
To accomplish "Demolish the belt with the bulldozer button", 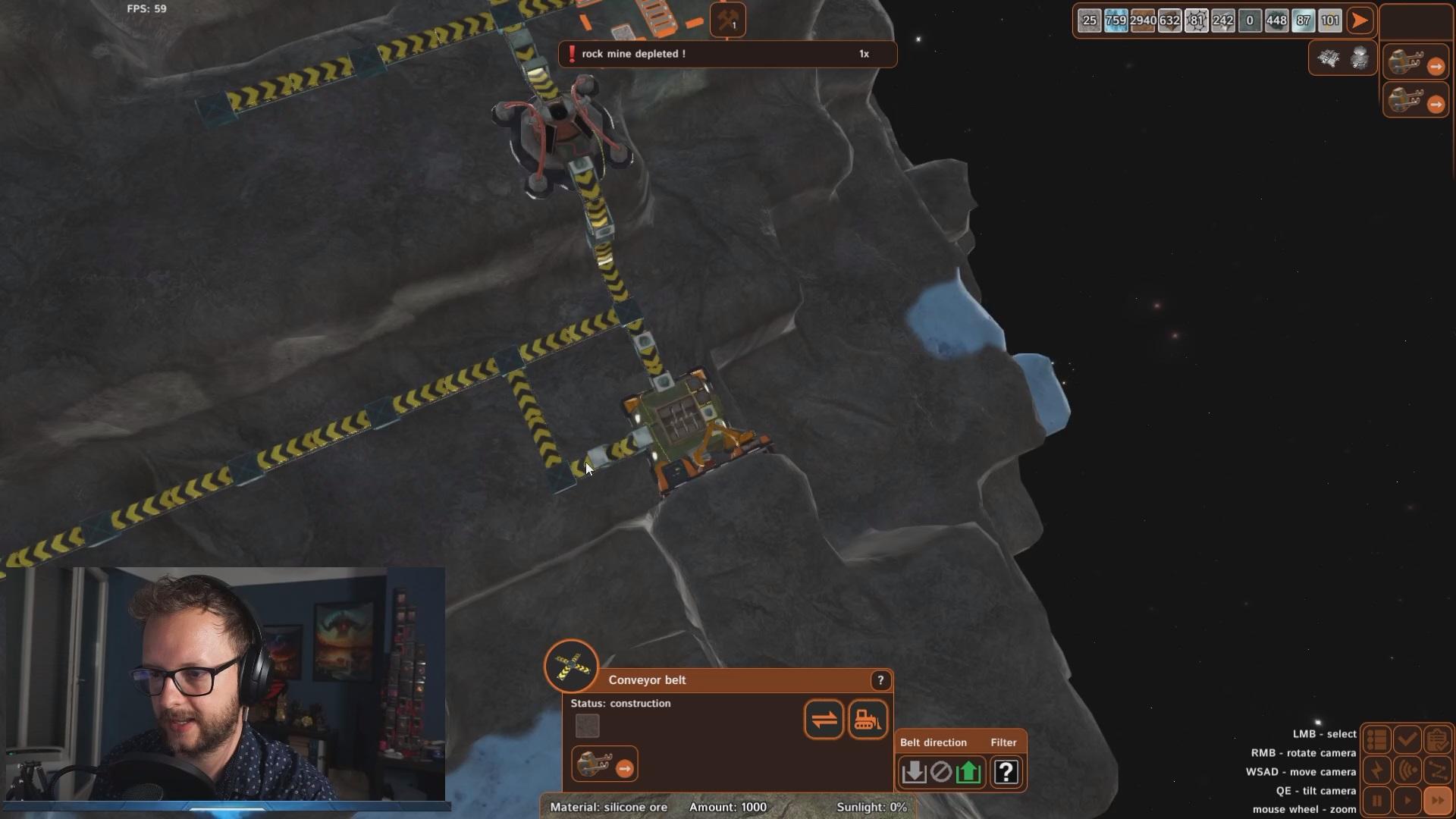I will 868,719.
